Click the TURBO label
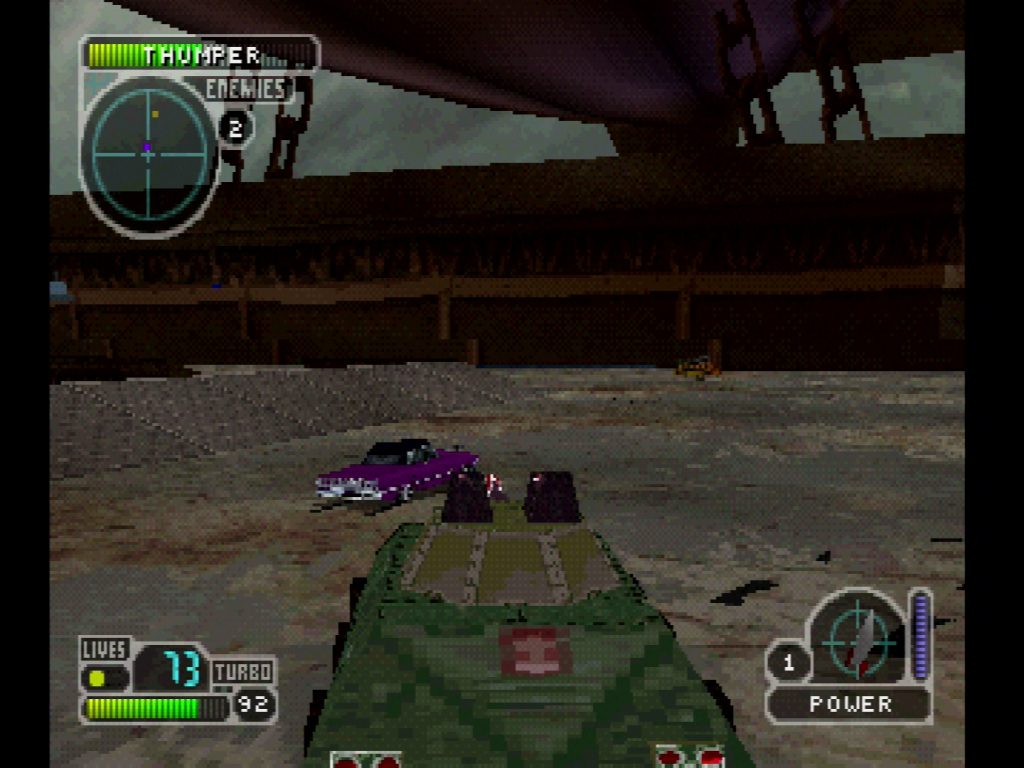Screen dimensions: 1024x768 [x=243, y=672]
